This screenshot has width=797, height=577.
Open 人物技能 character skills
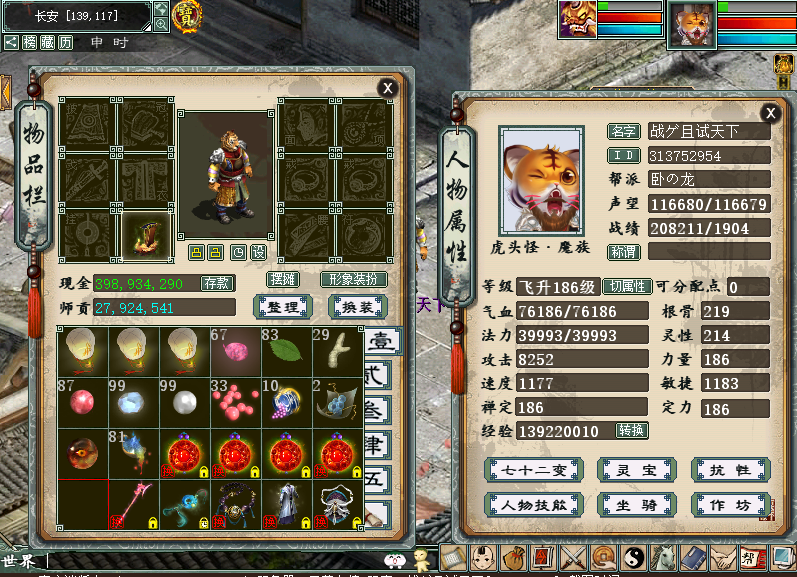point(533,505)
